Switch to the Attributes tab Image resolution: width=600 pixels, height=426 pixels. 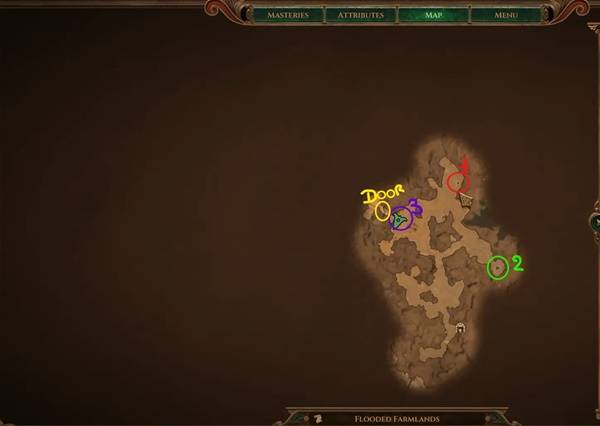[x=360, y=15]
